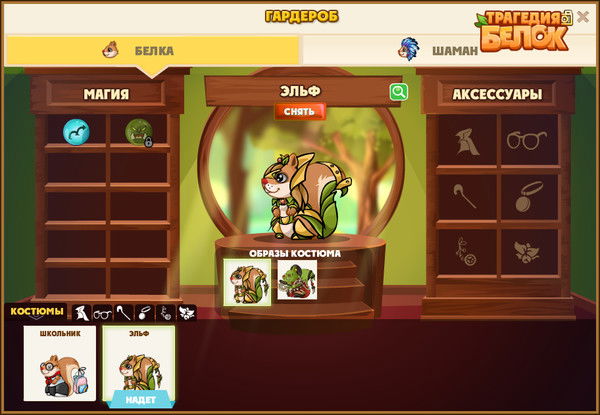Image resolution: width=600 pixels, height=415 pixels.
Task: Choose the first elf costume look
Action: 247,279
